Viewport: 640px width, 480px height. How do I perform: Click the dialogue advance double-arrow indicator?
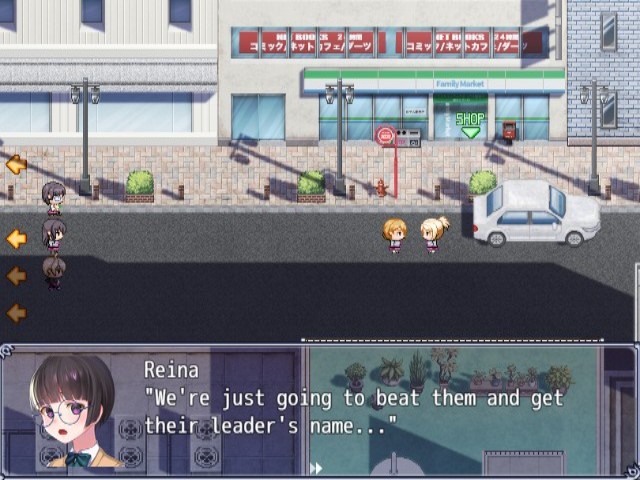coord(316,467)
